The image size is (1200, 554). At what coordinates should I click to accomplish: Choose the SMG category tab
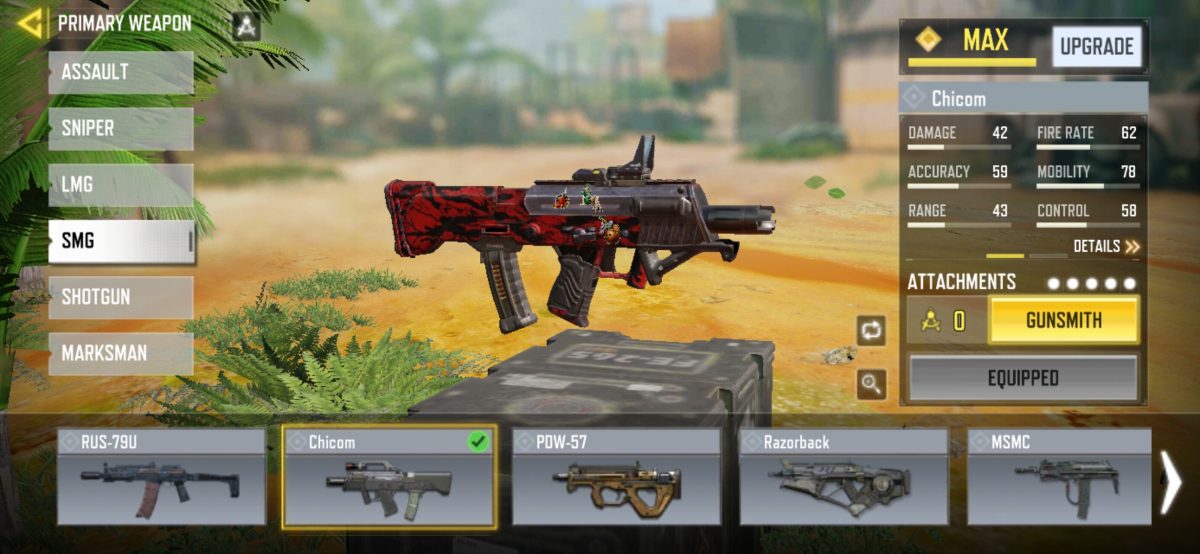pyautogui.click(x=120, y=241)
